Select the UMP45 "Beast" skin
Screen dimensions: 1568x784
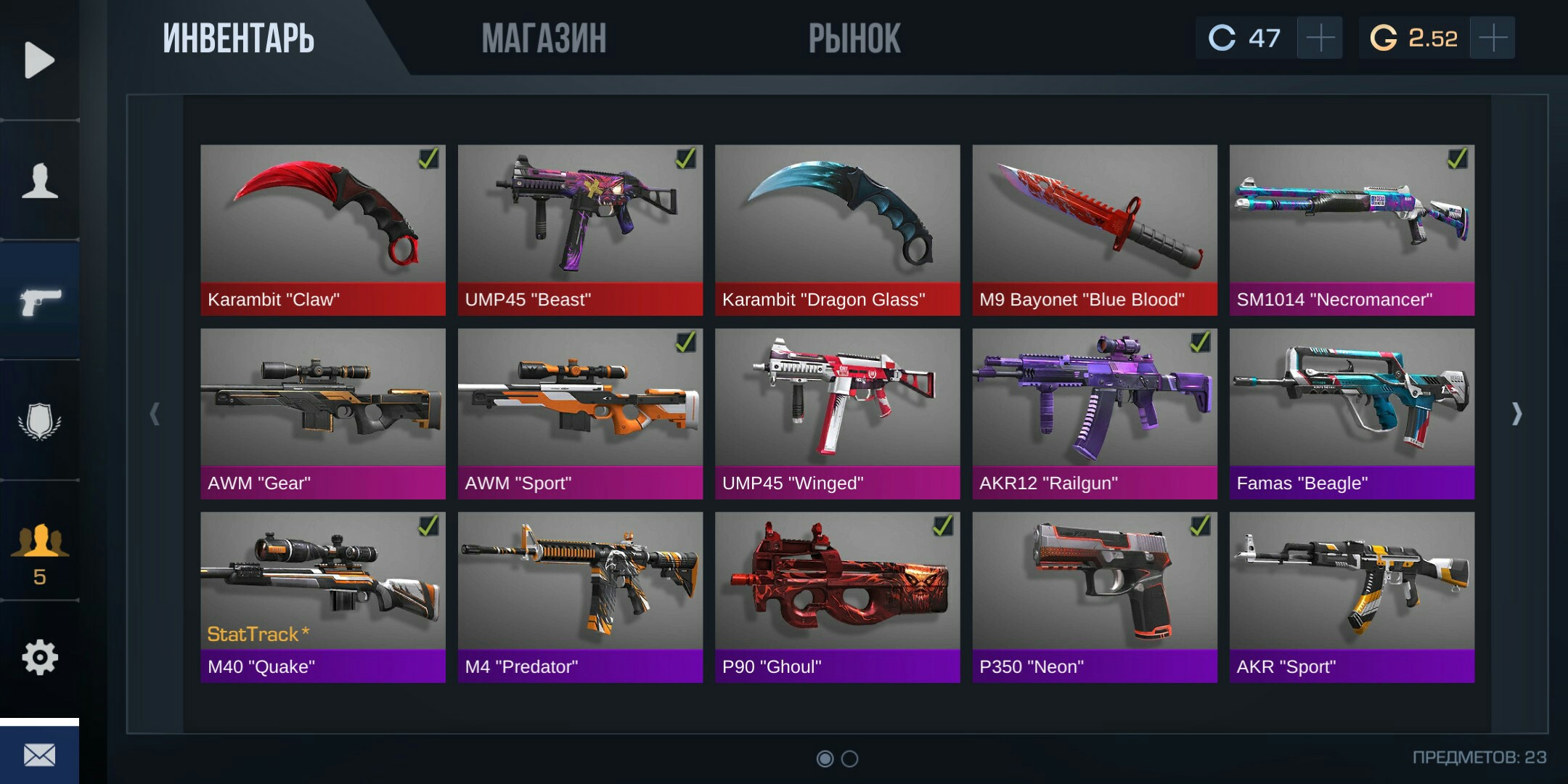[x=580, y=229]
